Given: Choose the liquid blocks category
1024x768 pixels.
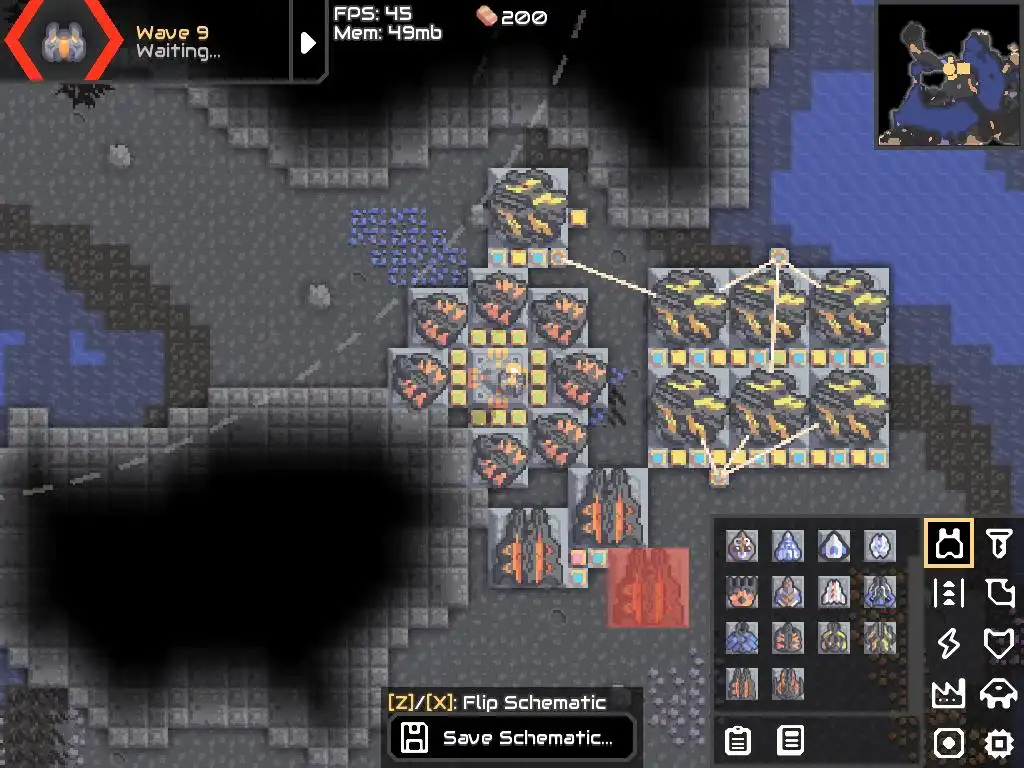Looking at the screenshot, I should [998, 593].
